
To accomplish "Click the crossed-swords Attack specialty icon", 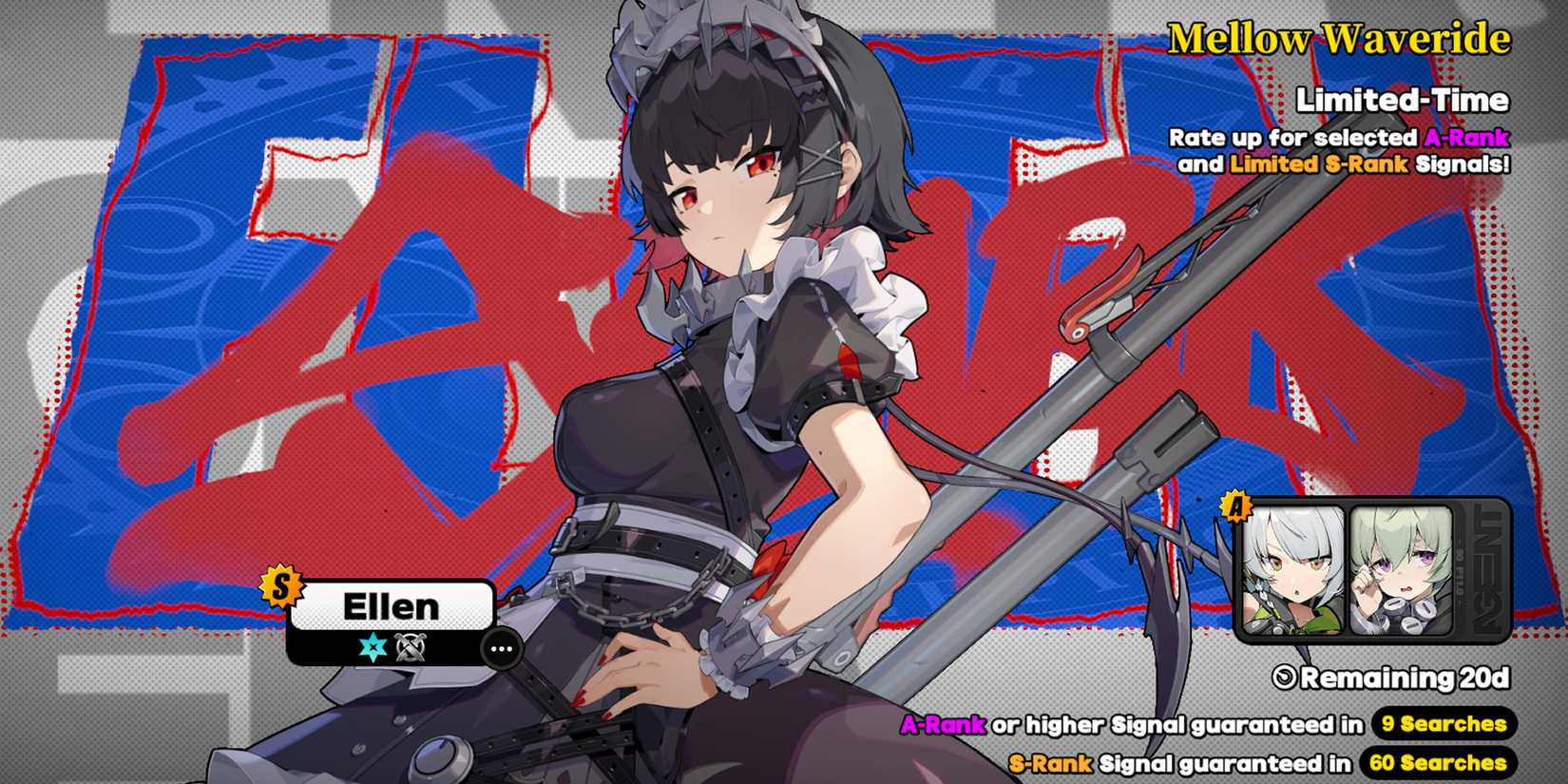I will pyautogui.click(x=411, y=647).
